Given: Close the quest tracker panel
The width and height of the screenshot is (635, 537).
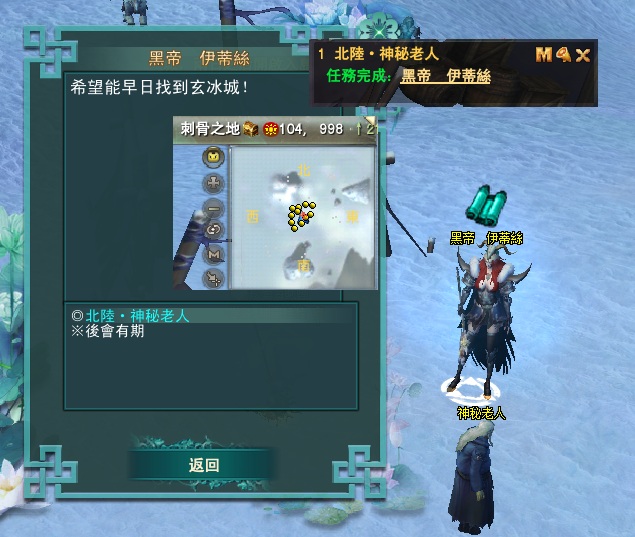Looking at the screenshot, I should tap(583, 55).
